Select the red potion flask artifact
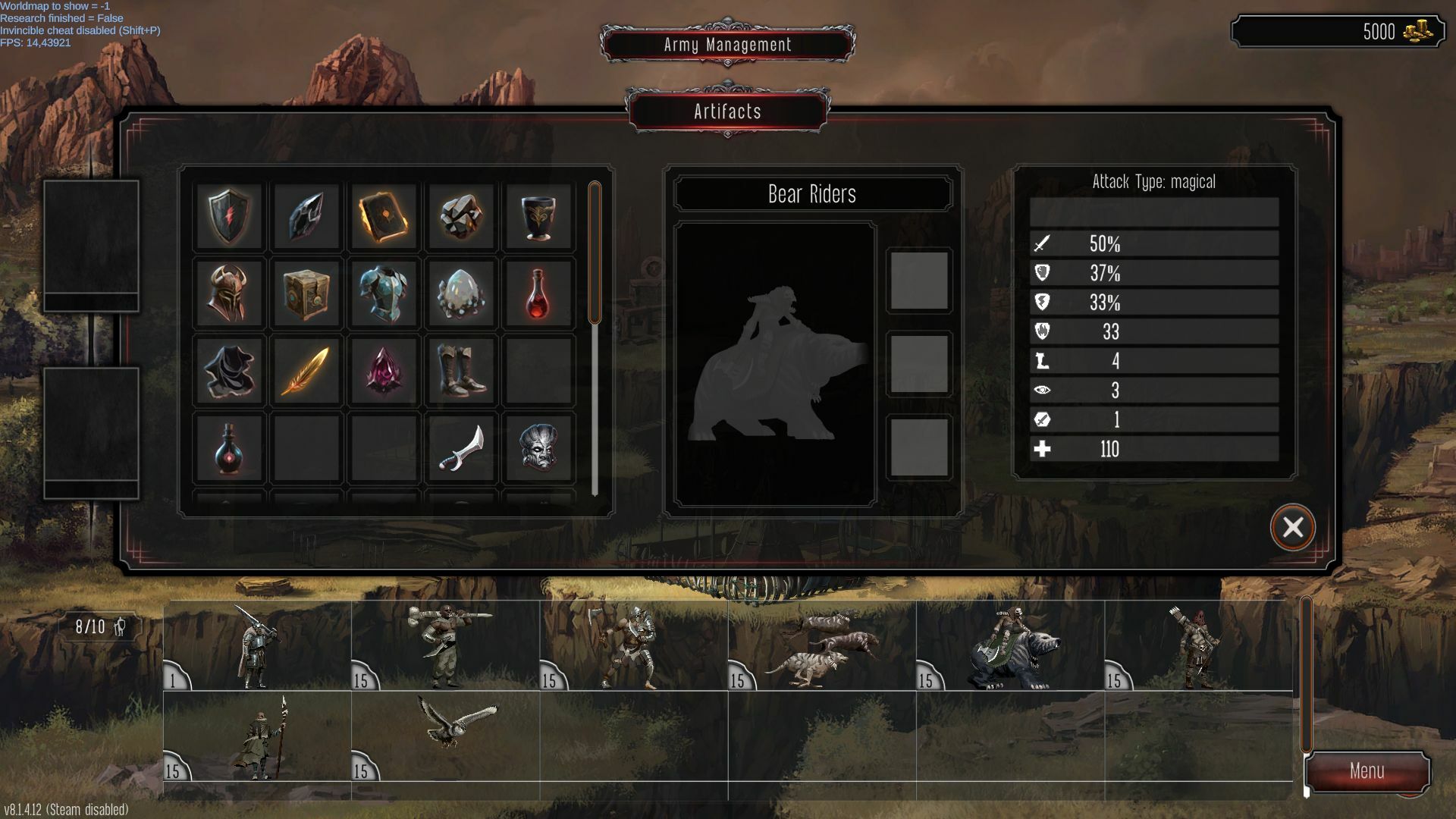 538,293
